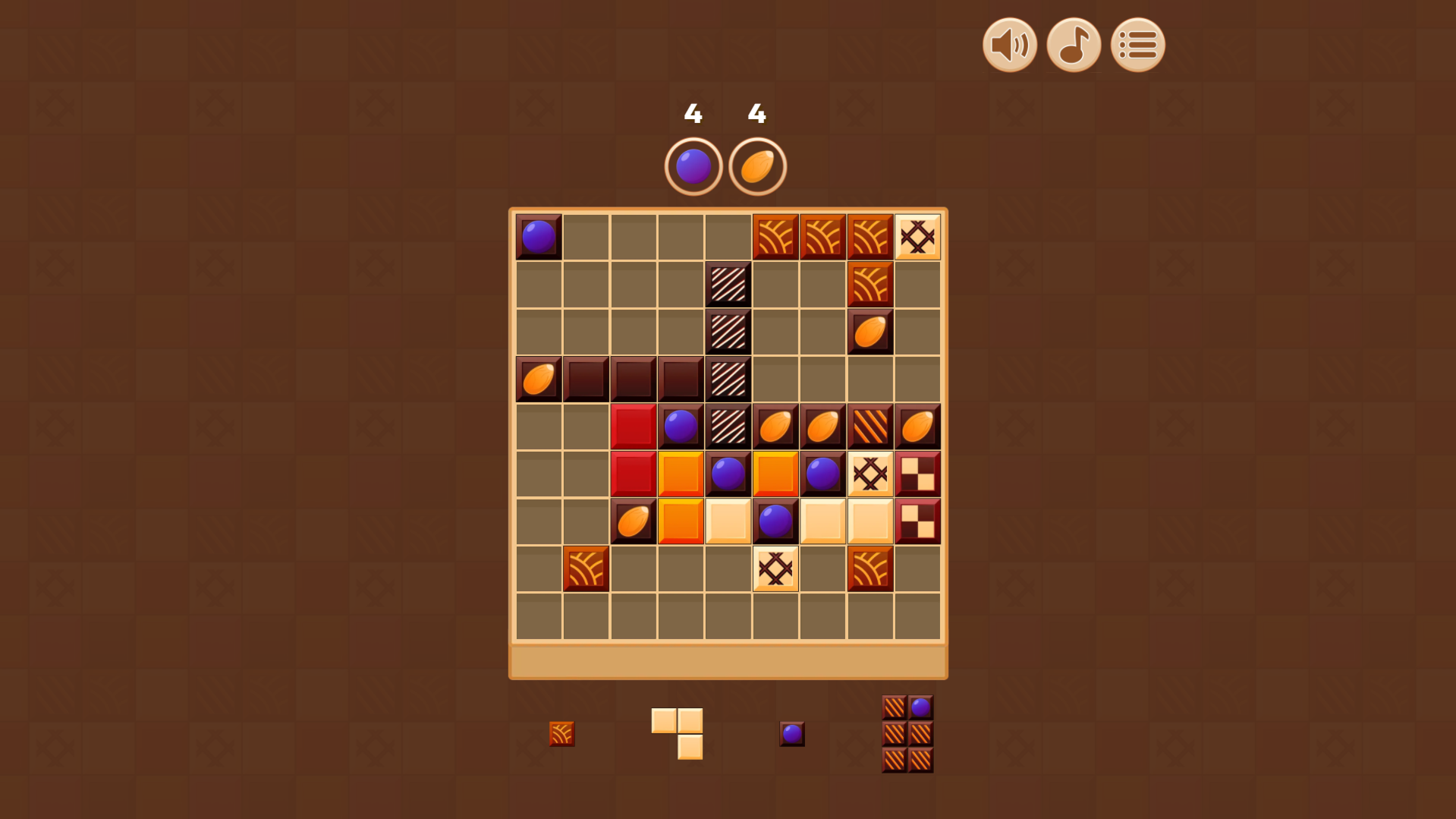Click the light crosshatch tile near the bottom row
Viewport: 1456px width, 819px height.
(775, 569)
